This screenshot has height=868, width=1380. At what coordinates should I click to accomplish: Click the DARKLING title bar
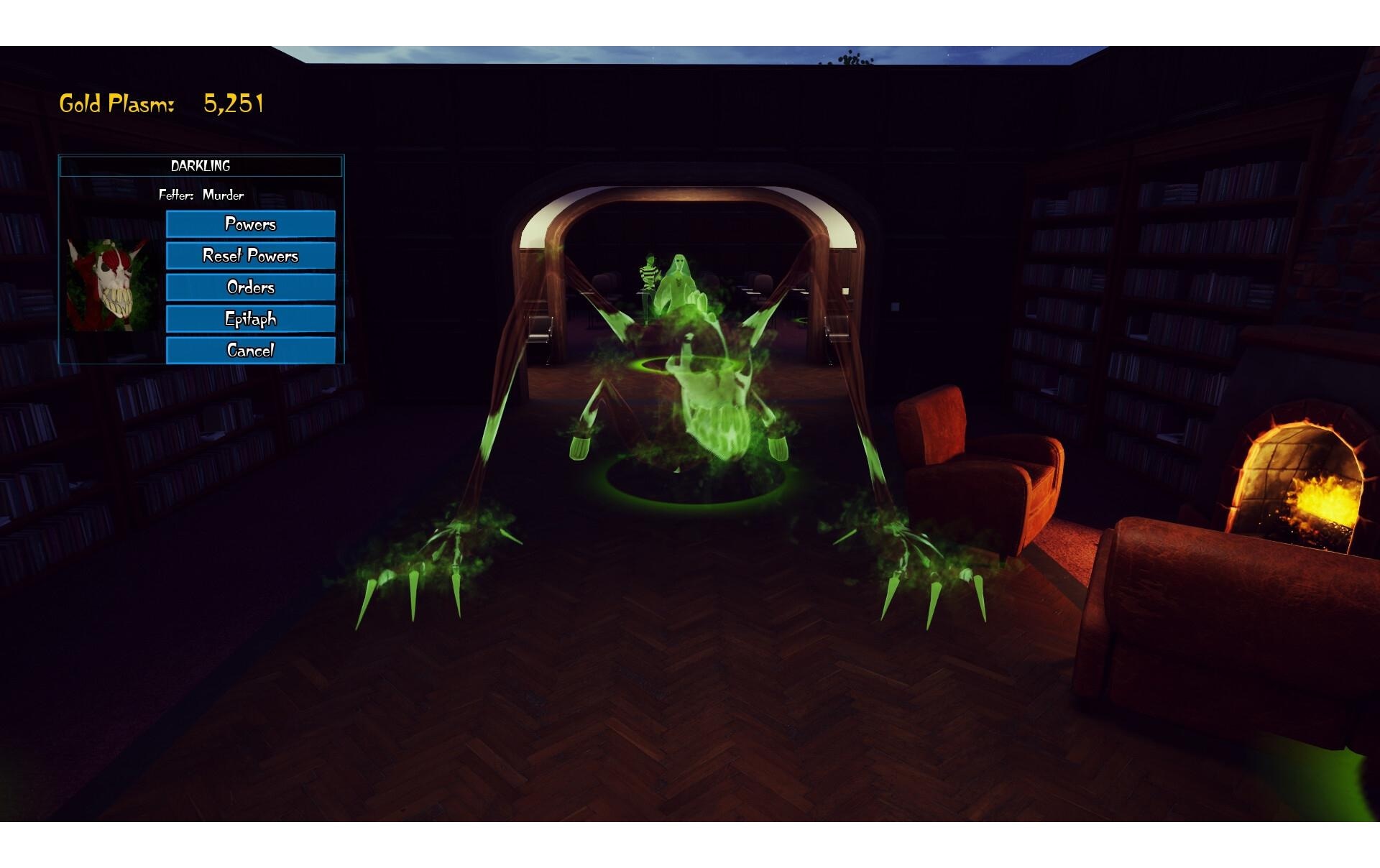pos(201,166)
